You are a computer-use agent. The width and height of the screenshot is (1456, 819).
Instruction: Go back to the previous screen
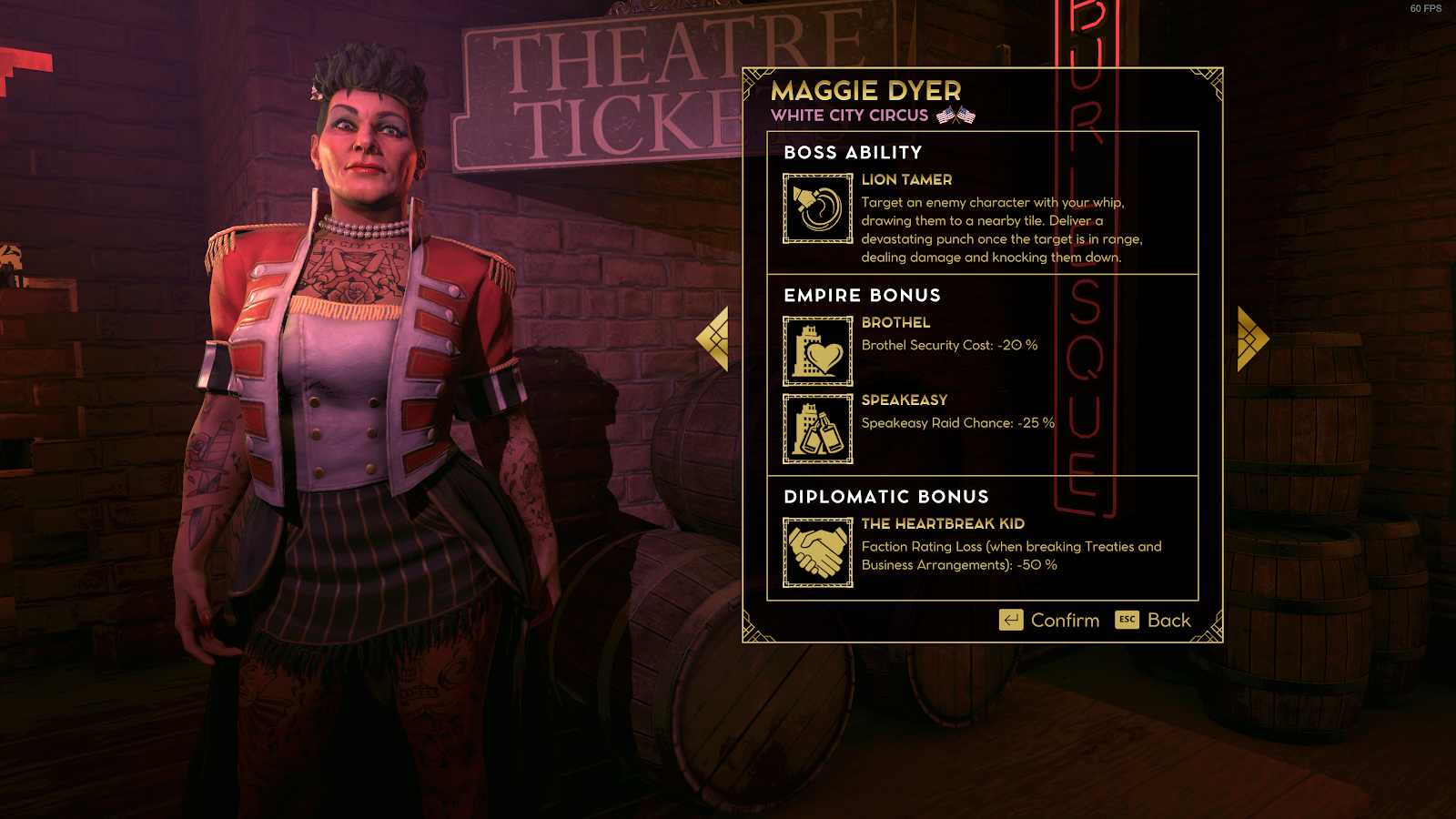click(1153, 621)
